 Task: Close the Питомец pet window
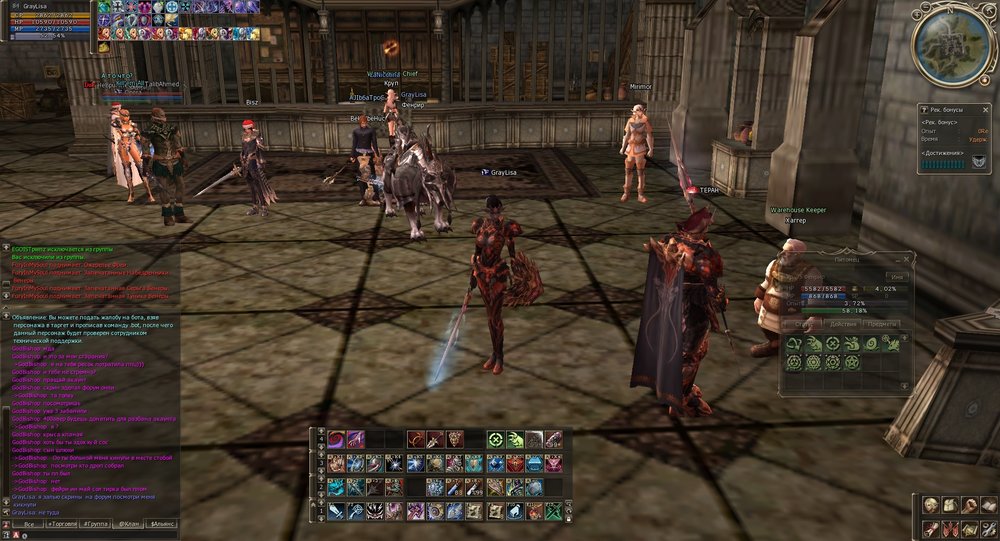(906, 257)
